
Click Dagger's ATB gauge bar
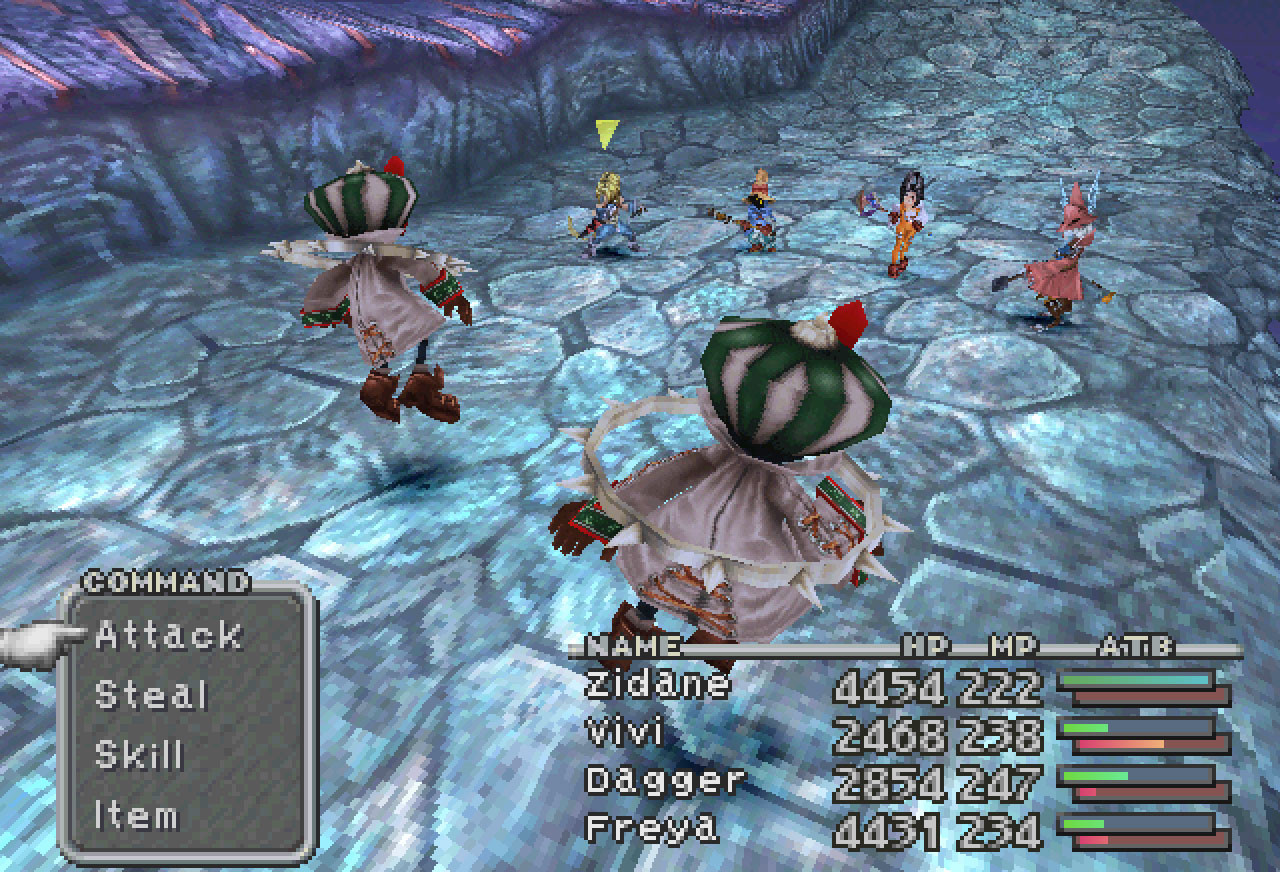[1140, 774]
